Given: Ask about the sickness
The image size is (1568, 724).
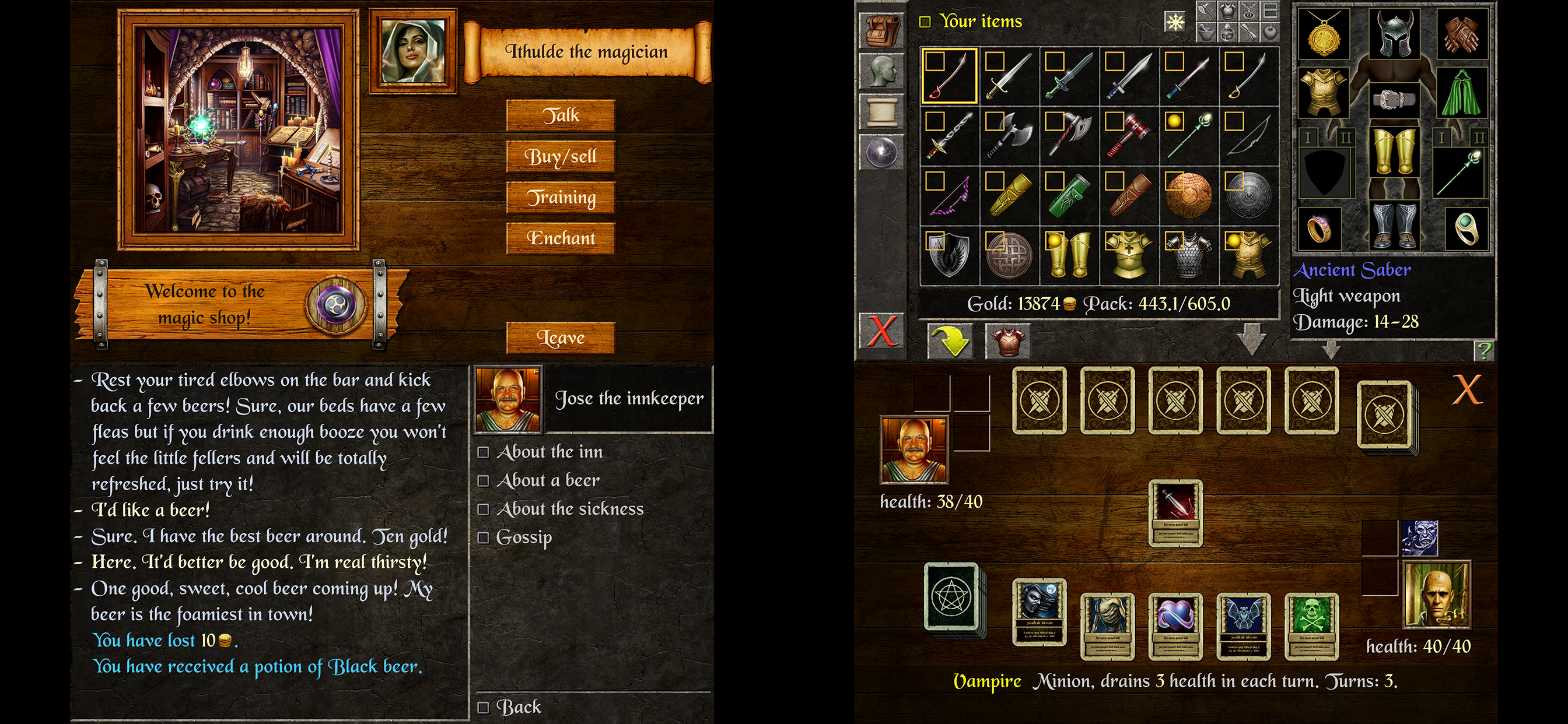Looking at the screenshot, I should (x=570, y=509).
